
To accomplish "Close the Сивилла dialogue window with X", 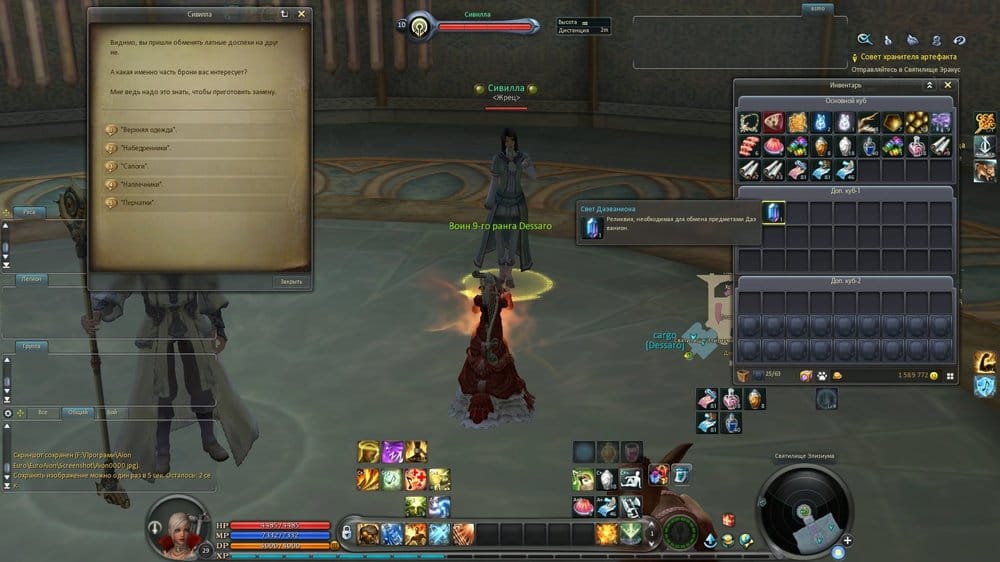I will pos(302,15).
